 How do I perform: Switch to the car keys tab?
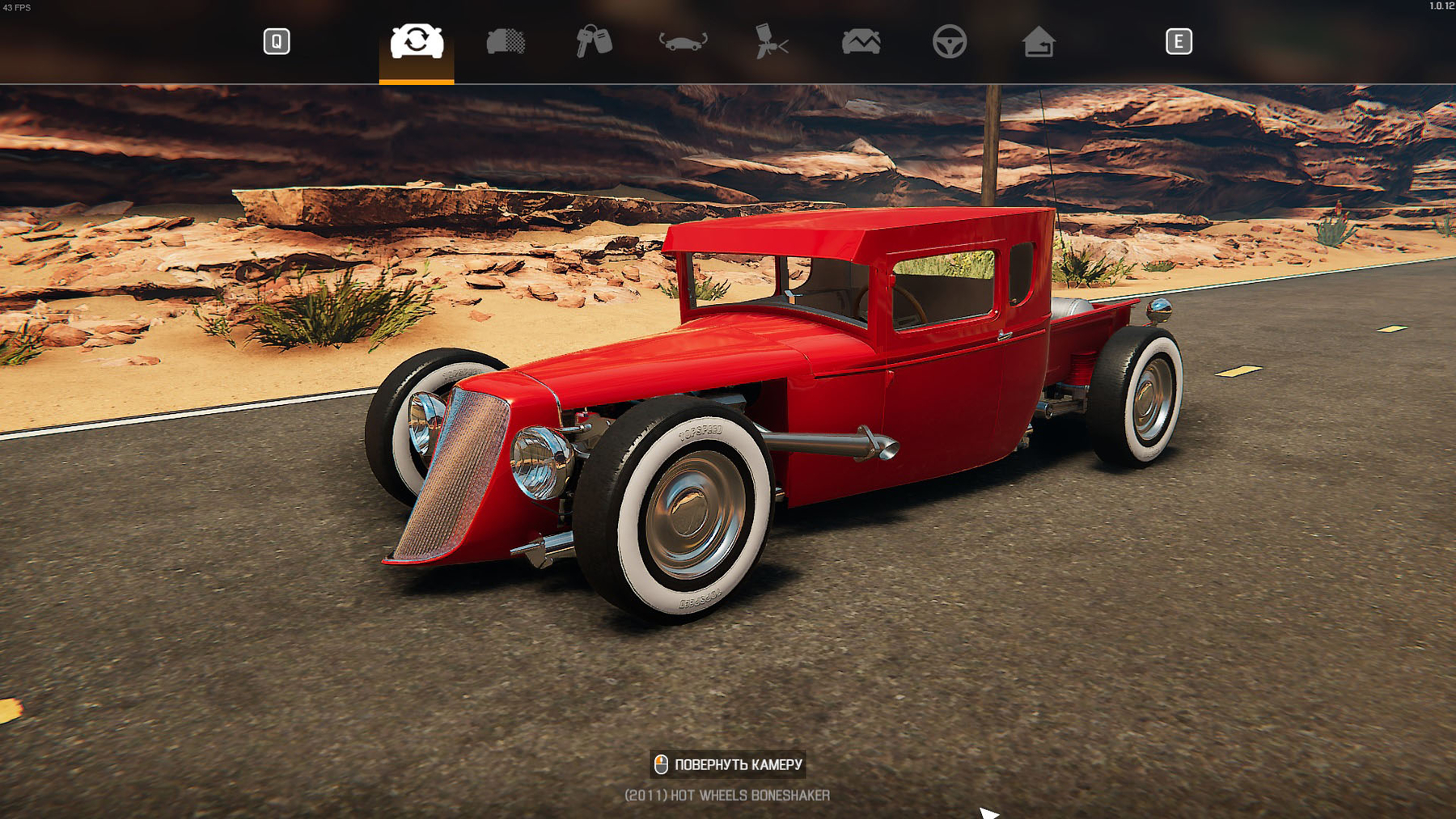(x=594, y=41)
